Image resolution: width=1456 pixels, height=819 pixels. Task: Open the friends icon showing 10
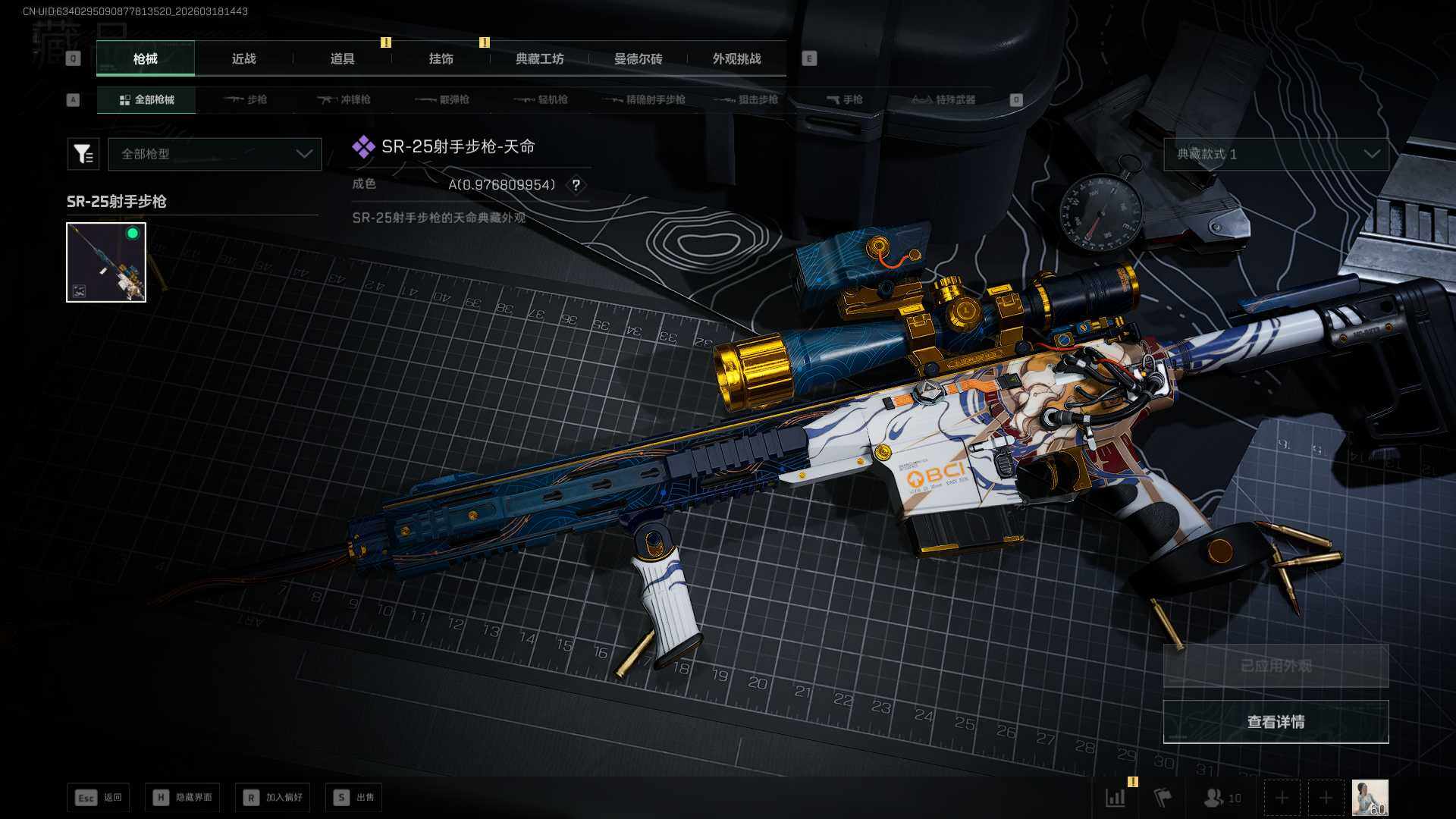point(1222,798)
